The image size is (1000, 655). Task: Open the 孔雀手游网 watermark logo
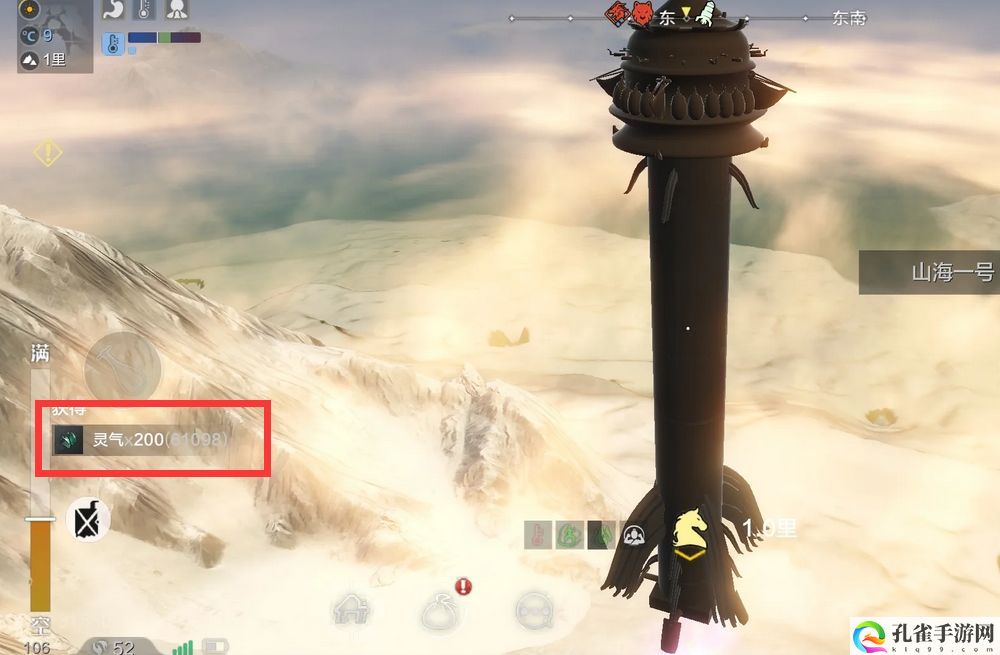[x=922, y=630]
